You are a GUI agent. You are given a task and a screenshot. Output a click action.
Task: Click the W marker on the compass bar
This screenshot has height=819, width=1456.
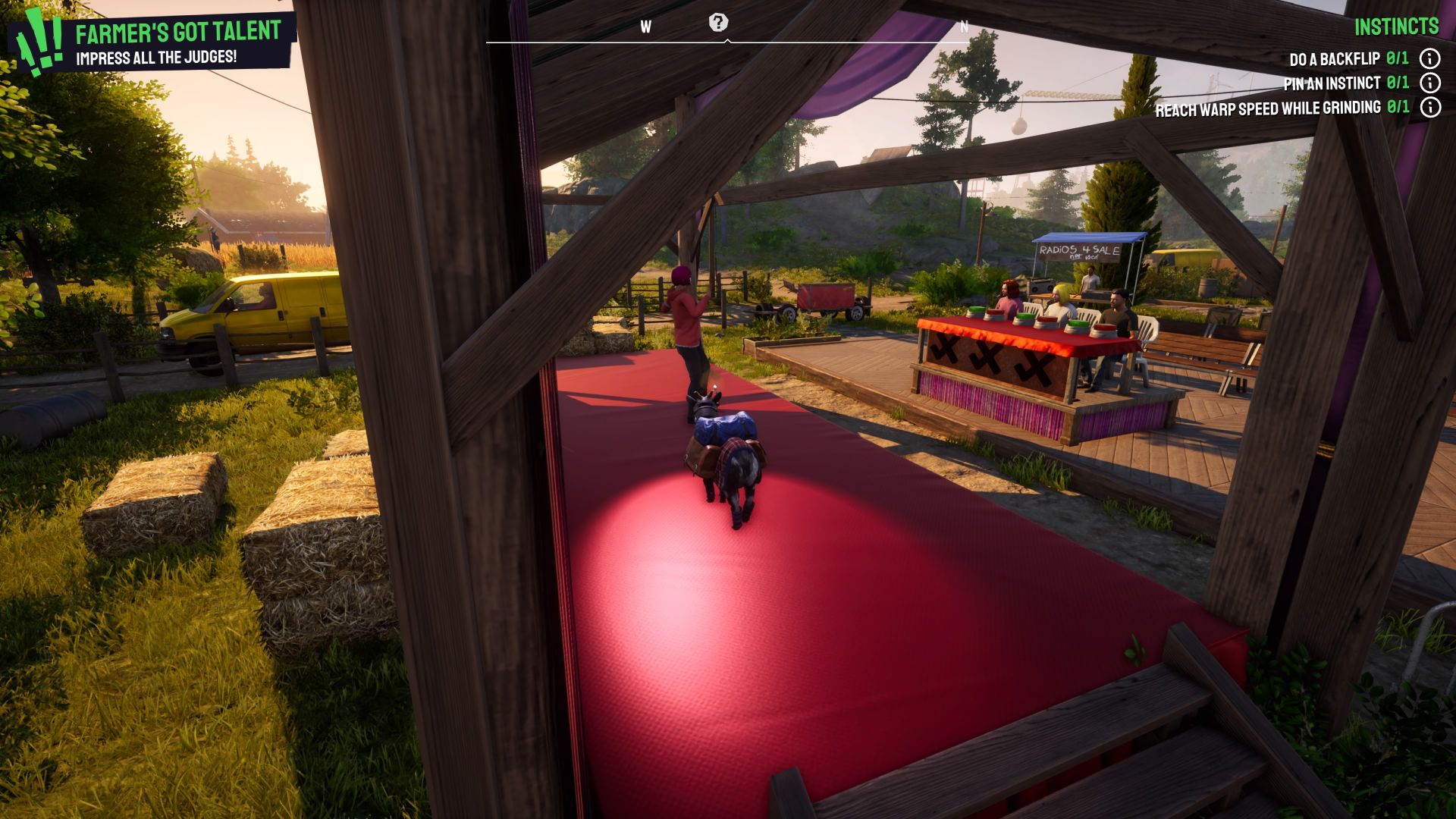(645, 25)
